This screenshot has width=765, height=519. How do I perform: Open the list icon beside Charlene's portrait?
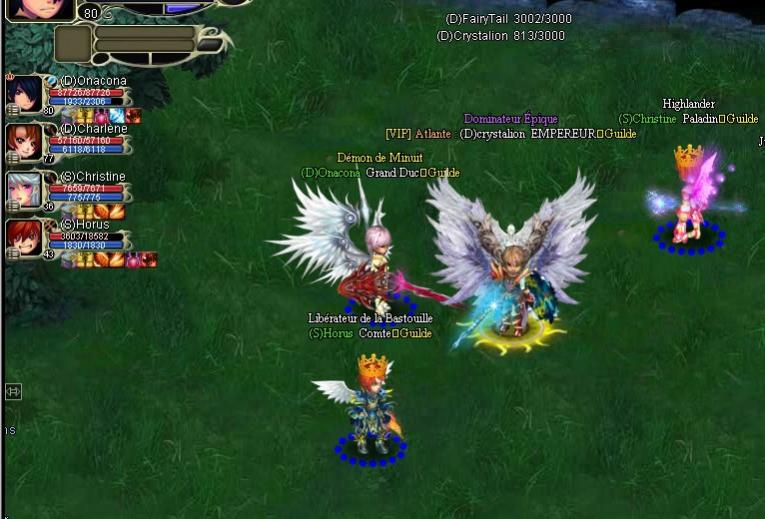tap(12, 159)
